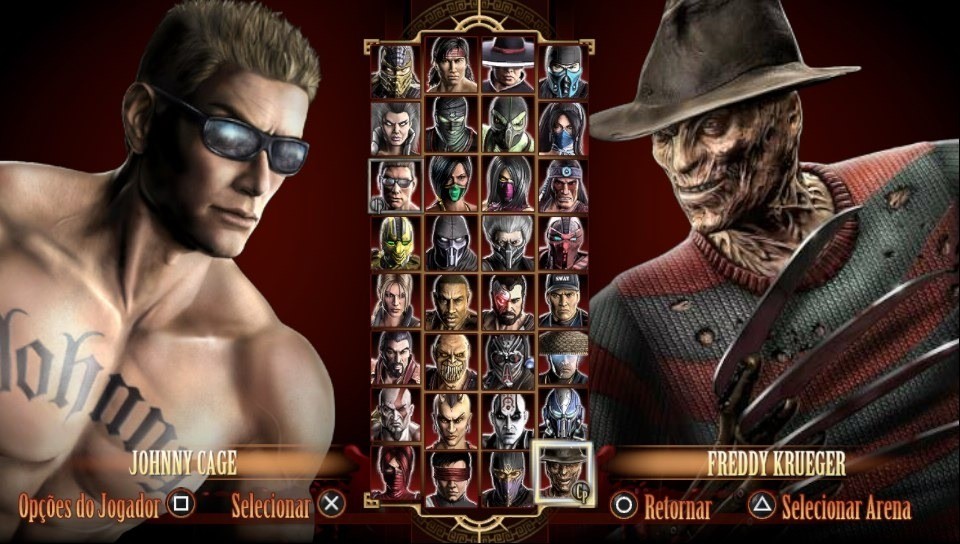Select Mileena's pink-masked portrait
Screen dimensions: 960x544
coord(507,183)
